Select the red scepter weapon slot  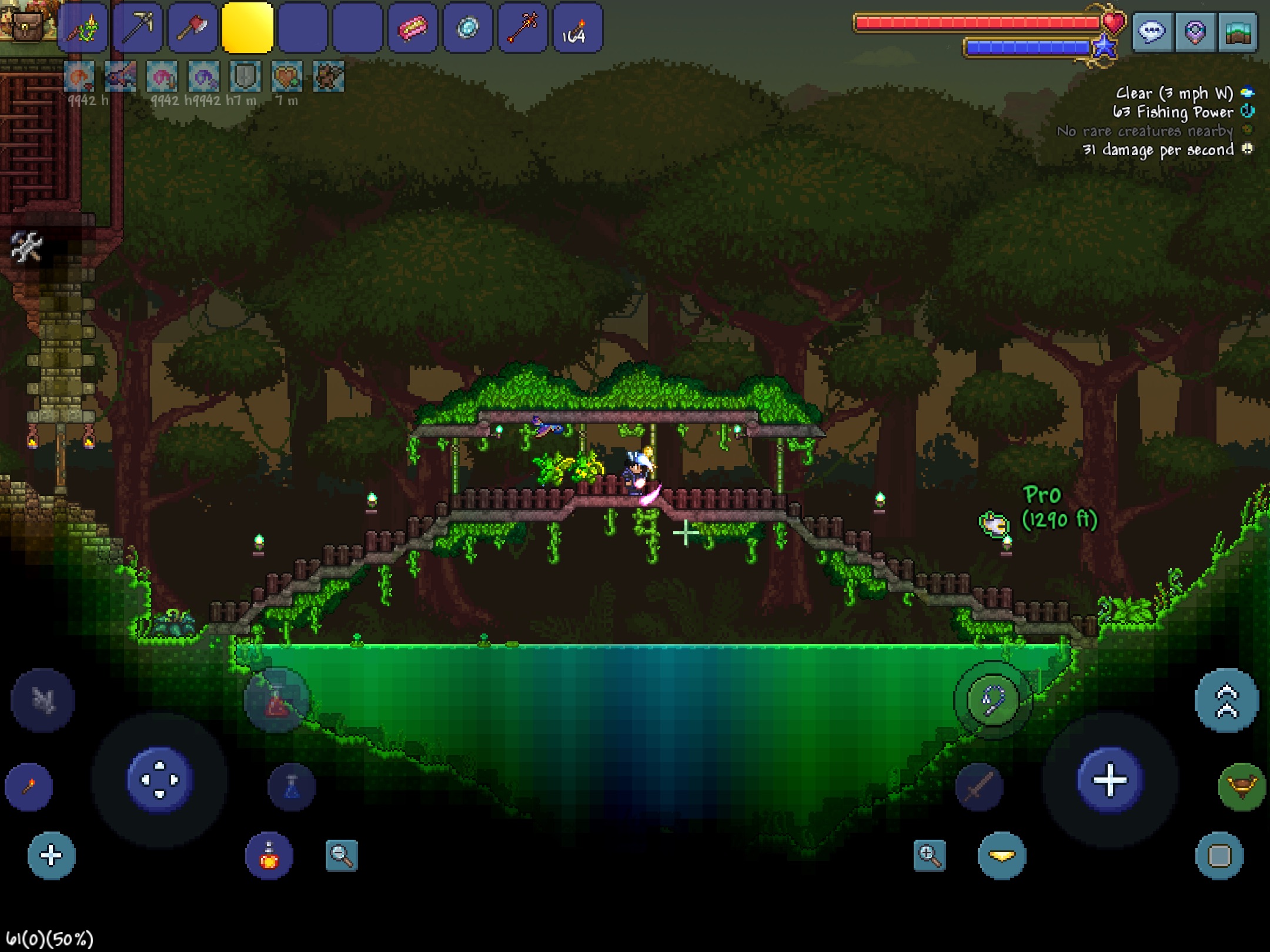(x=523, y=29)
